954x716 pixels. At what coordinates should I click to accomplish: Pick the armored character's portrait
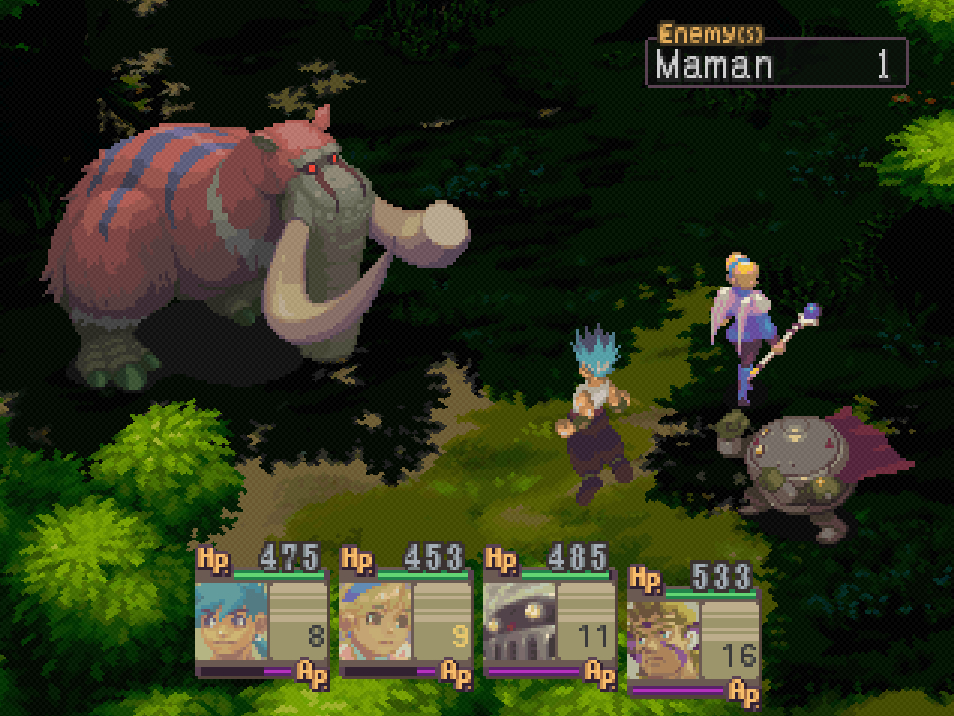pos(520,622)
